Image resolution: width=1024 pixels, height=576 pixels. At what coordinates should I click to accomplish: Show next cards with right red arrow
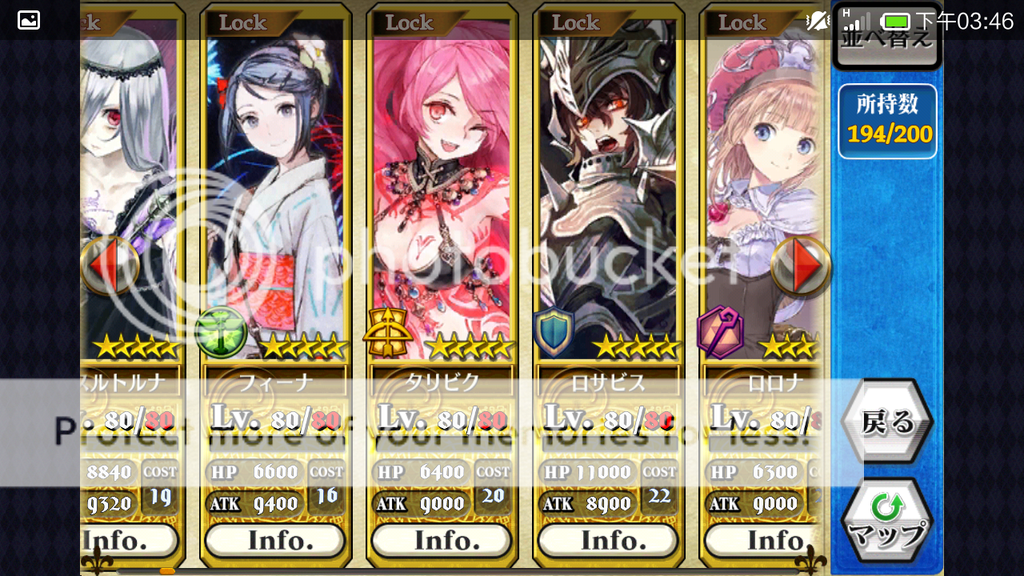tap(801, 266)
